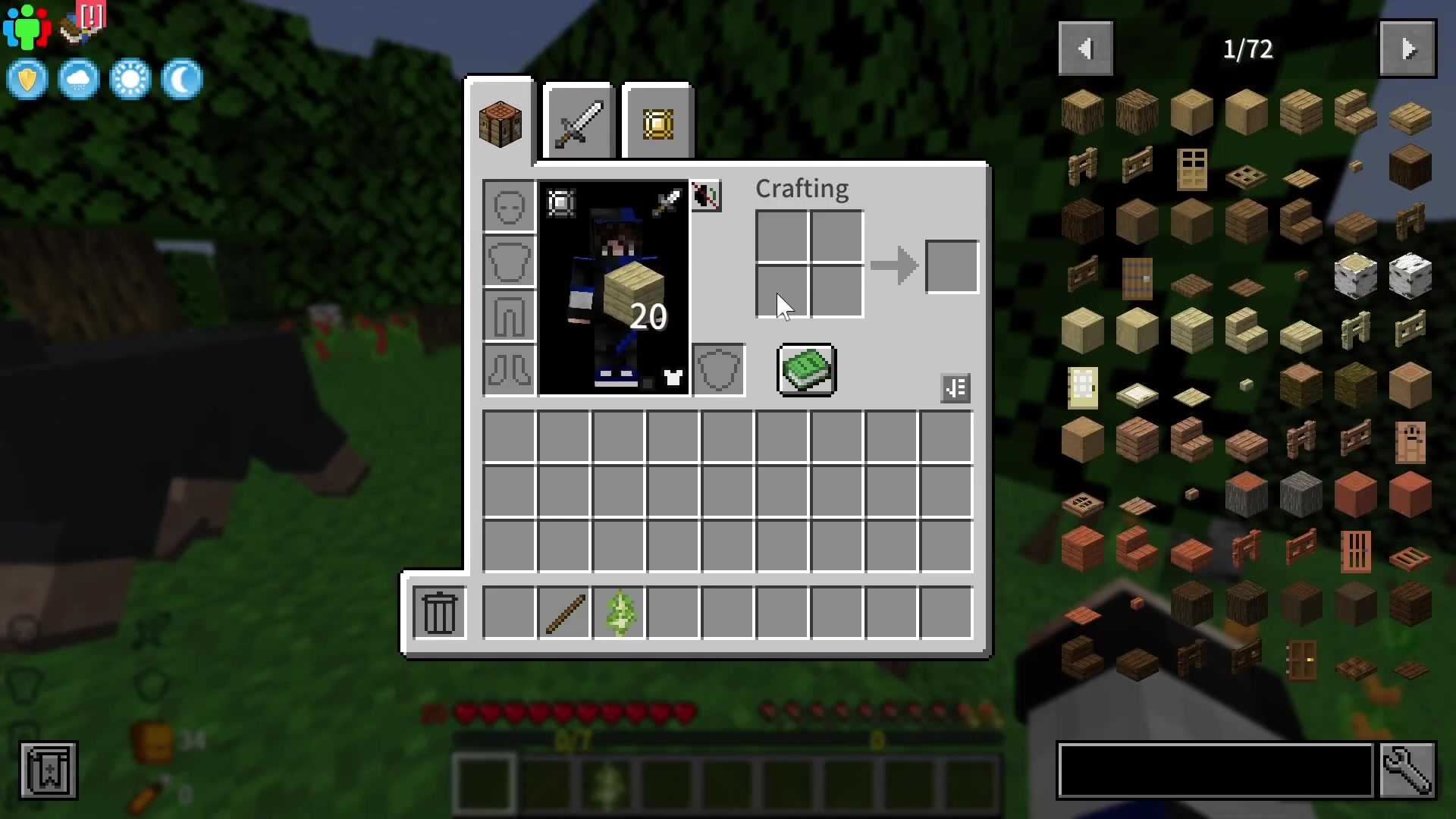Toggle the JE recipe overlay button
This screenshot has height=819, width=1456.
(x=955, y=388)
